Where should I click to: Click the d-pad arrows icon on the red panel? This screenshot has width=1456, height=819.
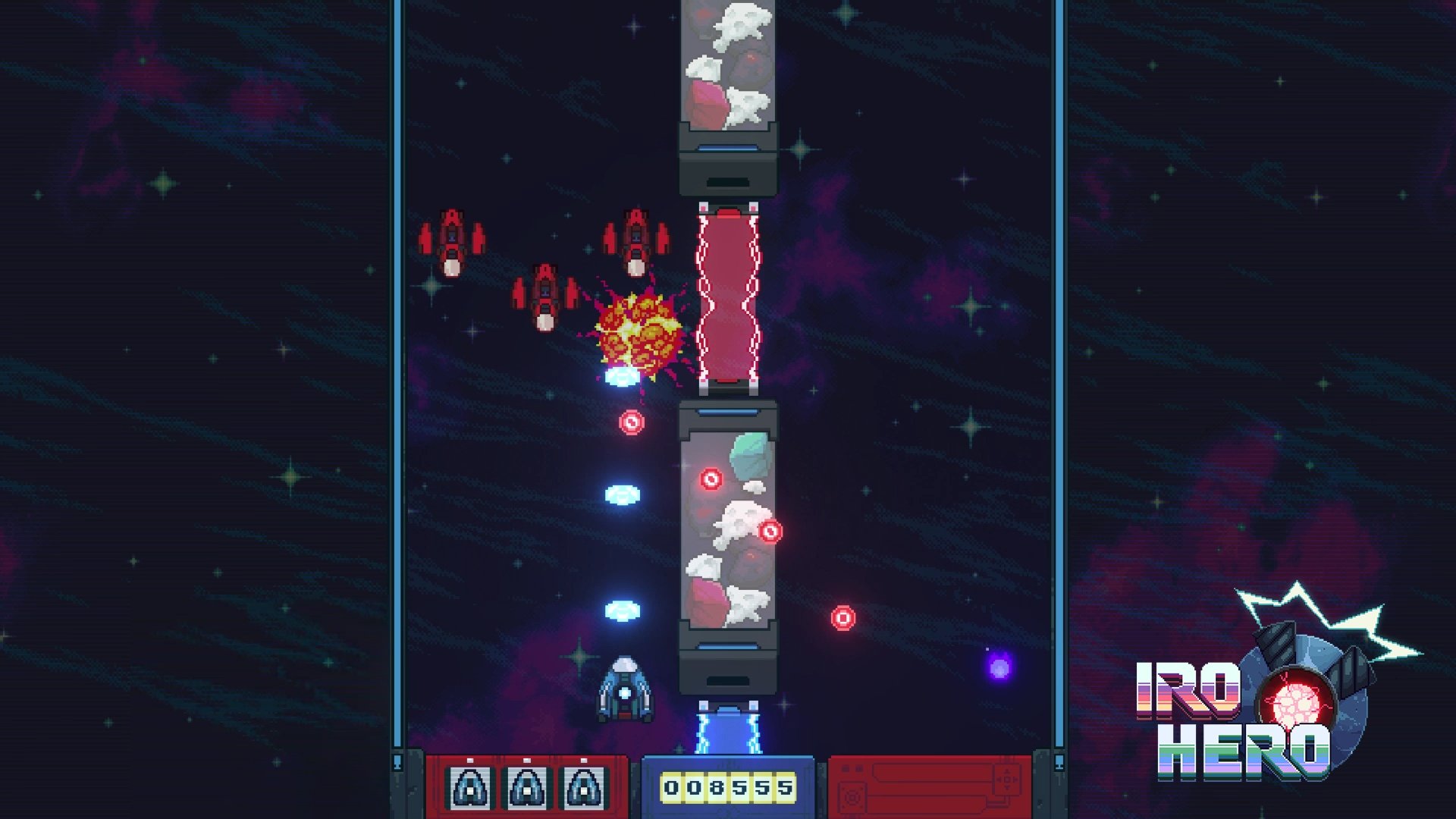click(x=1008, y=780)
